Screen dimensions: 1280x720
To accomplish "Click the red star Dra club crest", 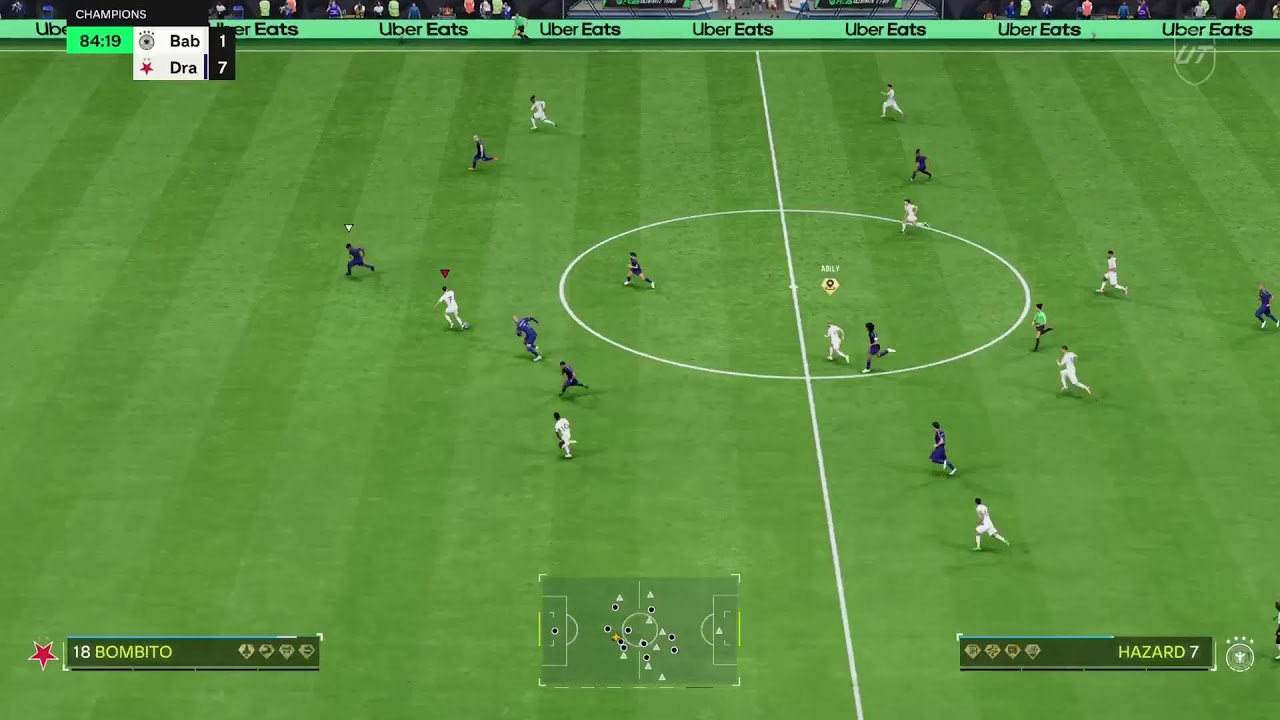I will pyautogui.click(x=146, y=67).
